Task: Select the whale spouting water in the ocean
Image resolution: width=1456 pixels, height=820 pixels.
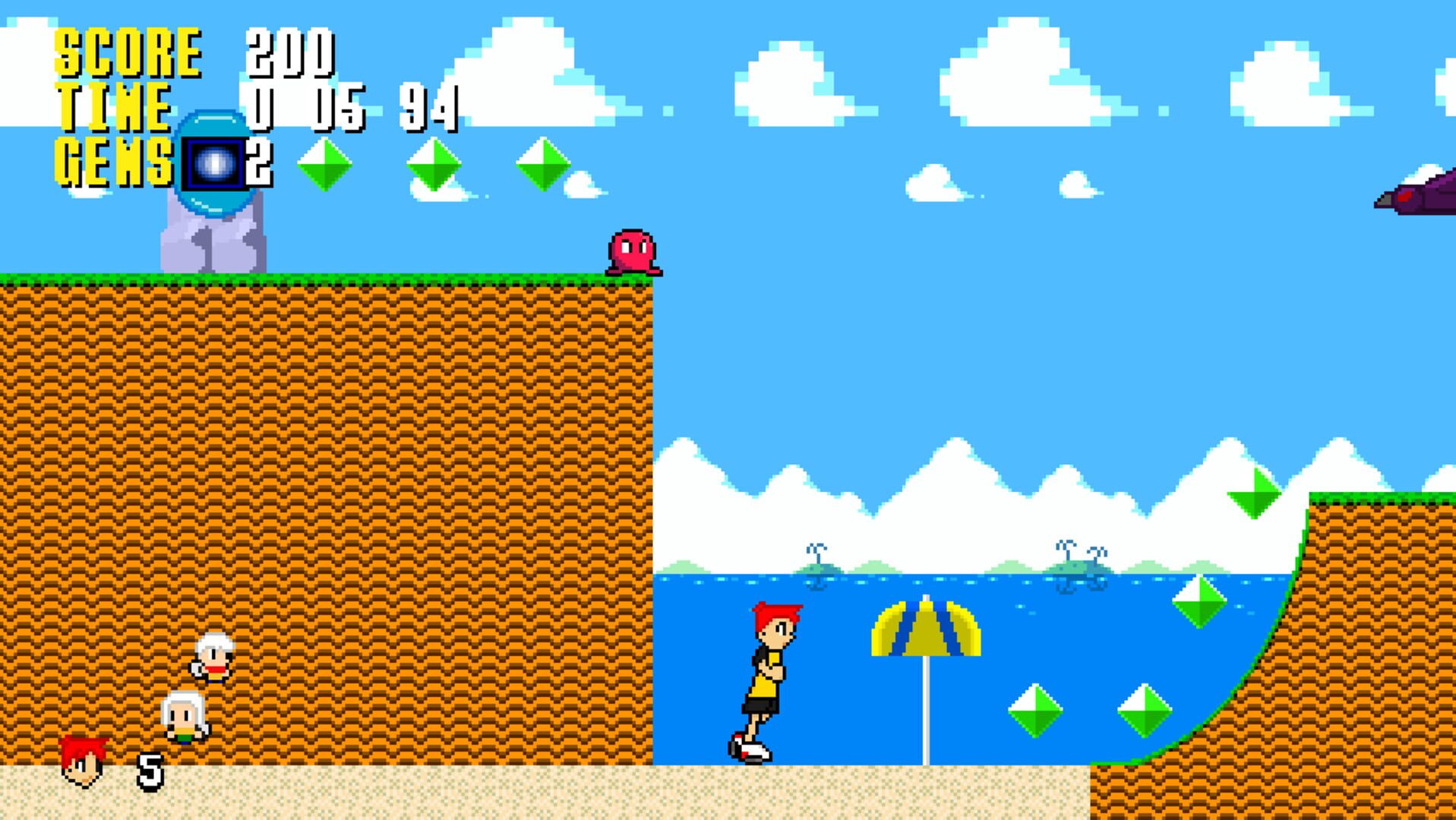Action: pyautogui.click(x=816, y=566)
